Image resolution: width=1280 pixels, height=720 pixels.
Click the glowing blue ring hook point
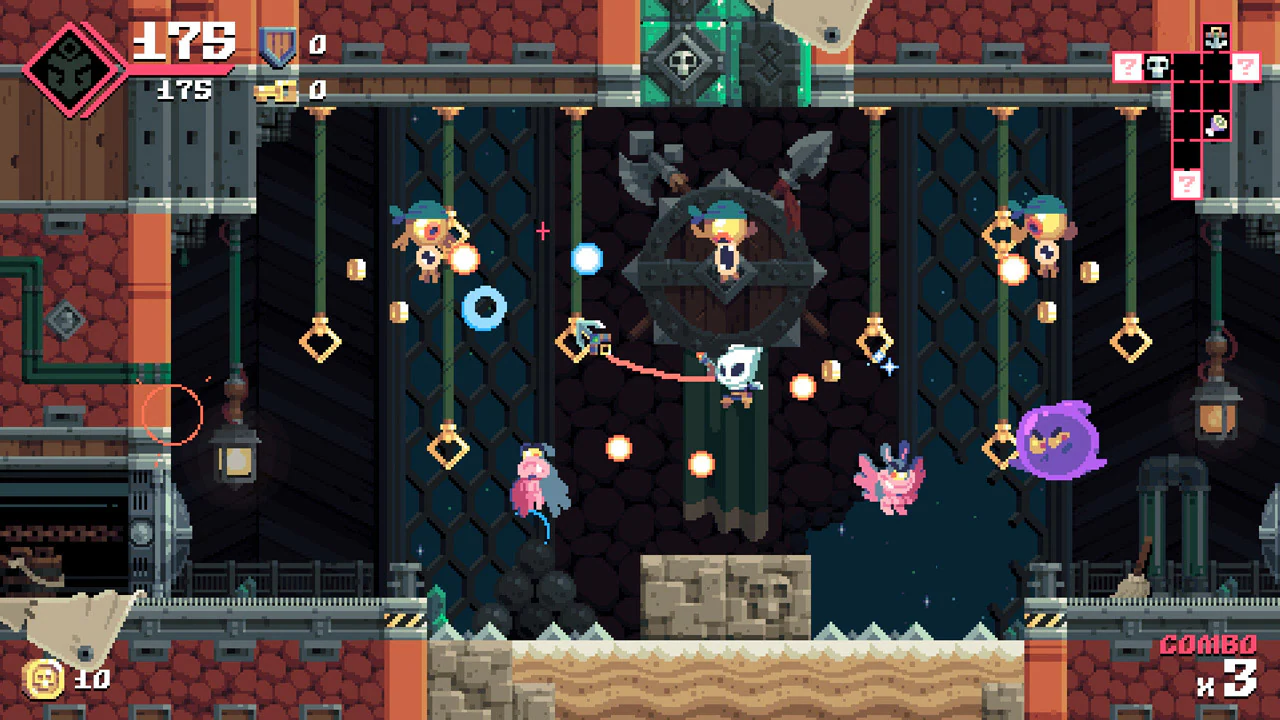(487, 306)
